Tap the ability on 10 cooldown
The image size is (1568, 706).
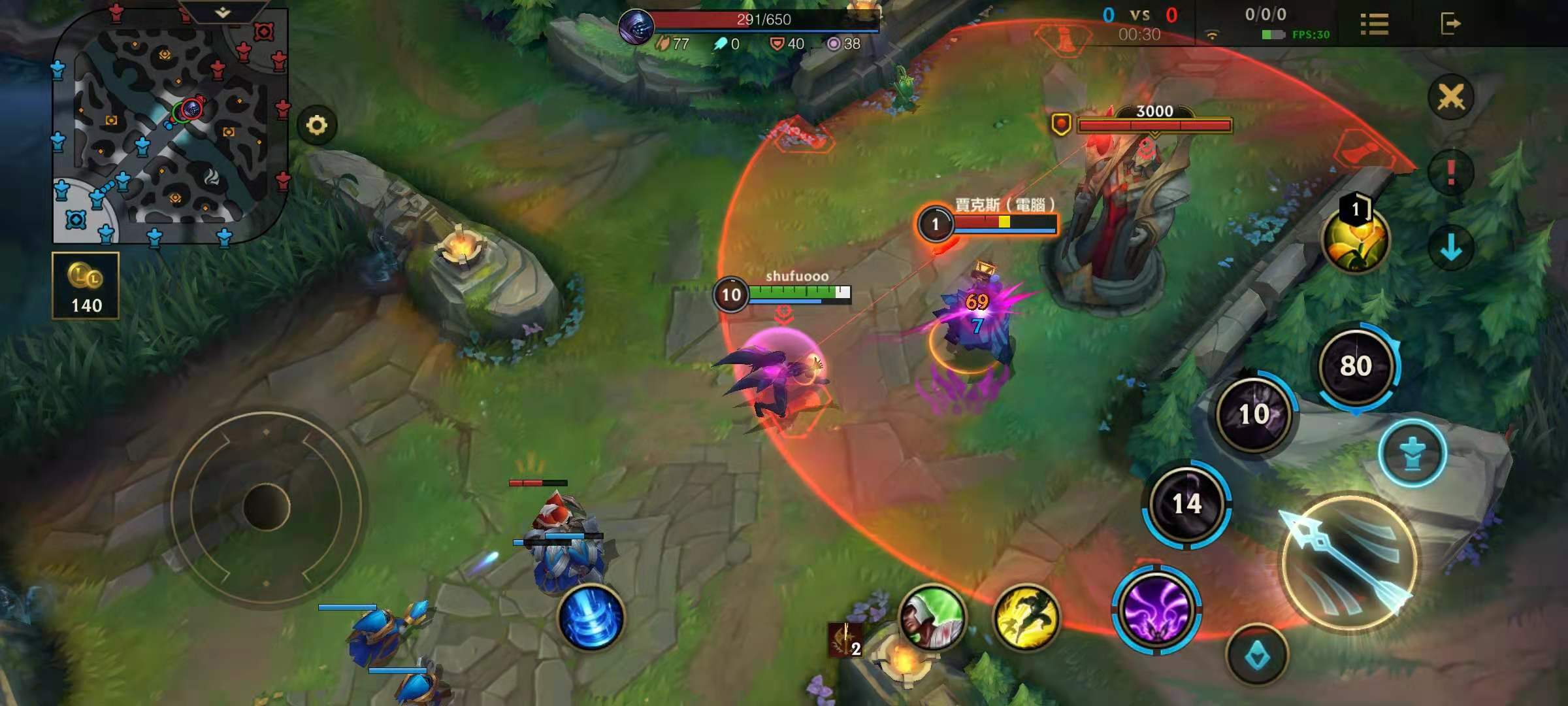(1254, 414)
